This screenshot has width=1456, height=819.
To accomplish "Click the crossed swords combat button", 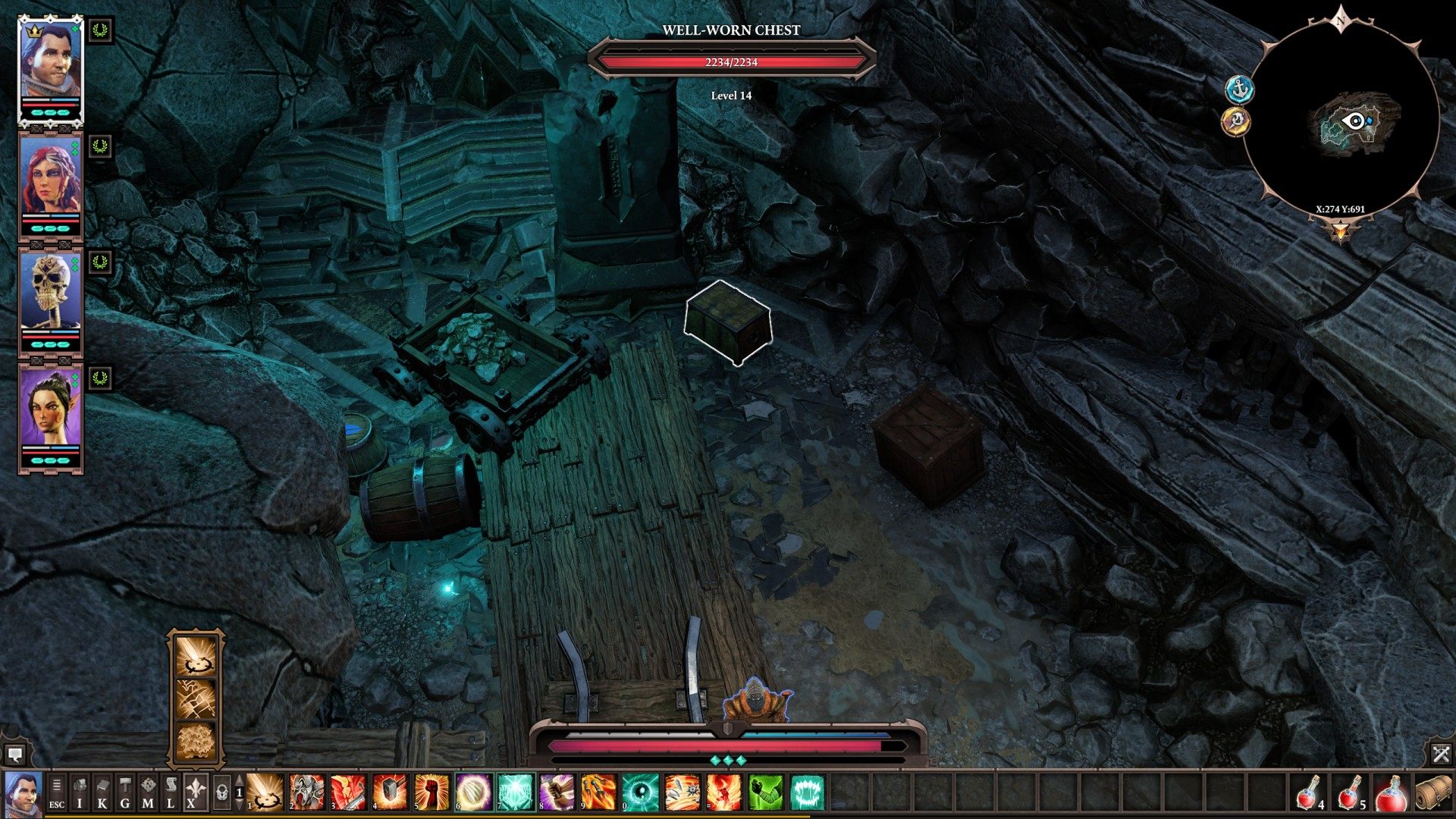I will point(1441,753).
